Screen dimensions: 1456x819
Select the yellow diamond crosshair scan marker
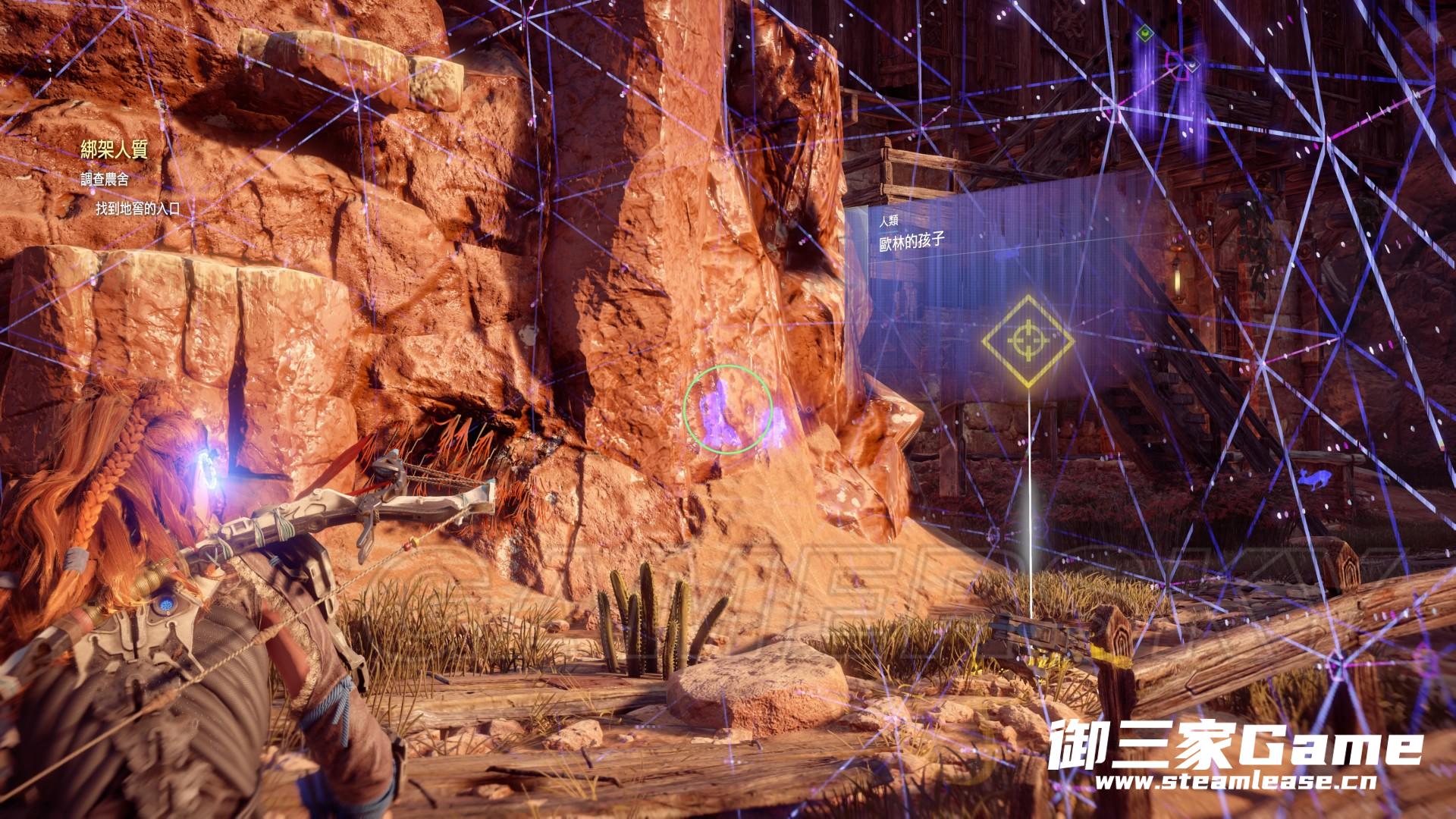(x=1028, y=340)
